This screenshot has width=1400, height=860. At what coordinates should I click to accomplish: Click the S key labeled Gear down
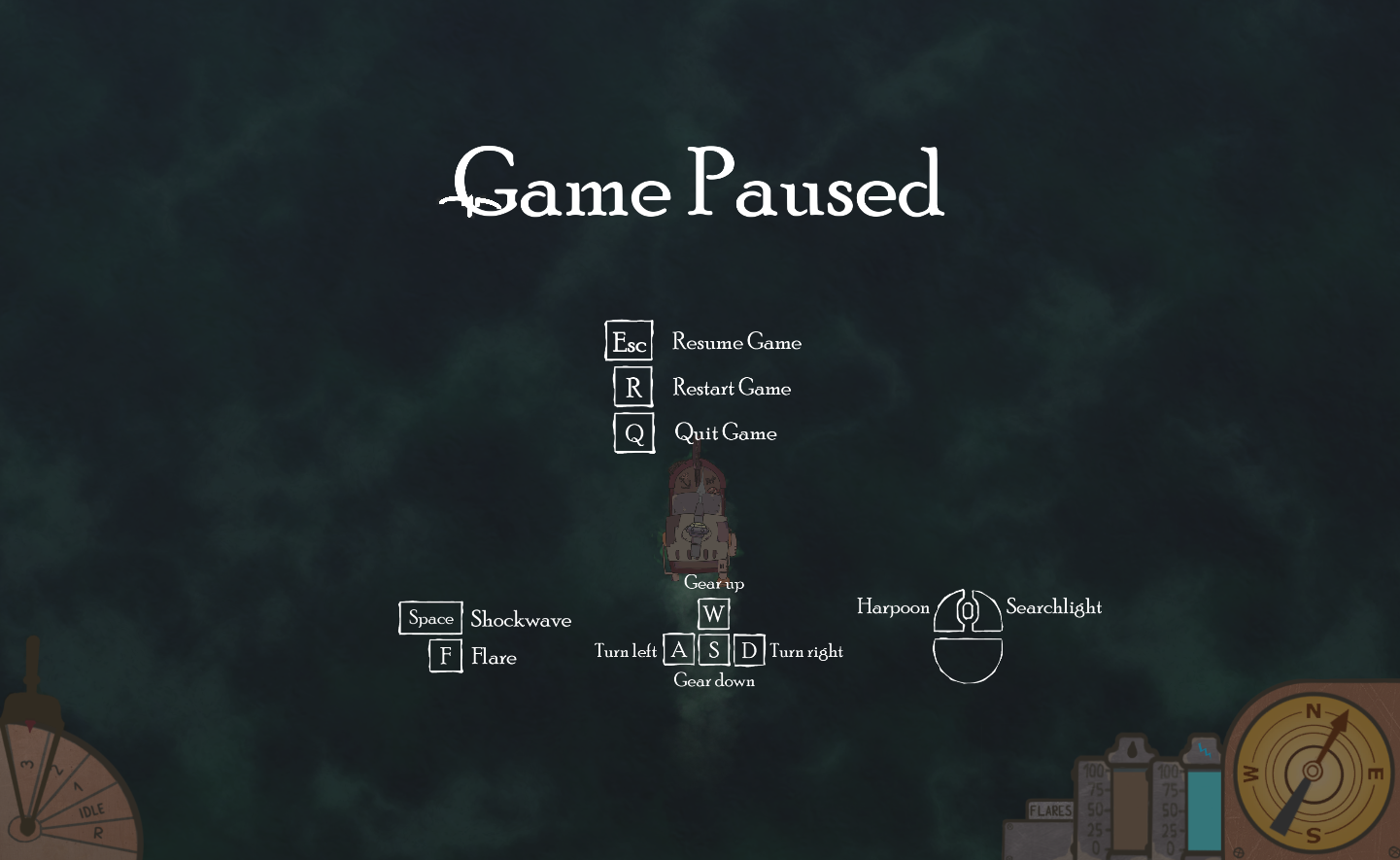point(714,649)
